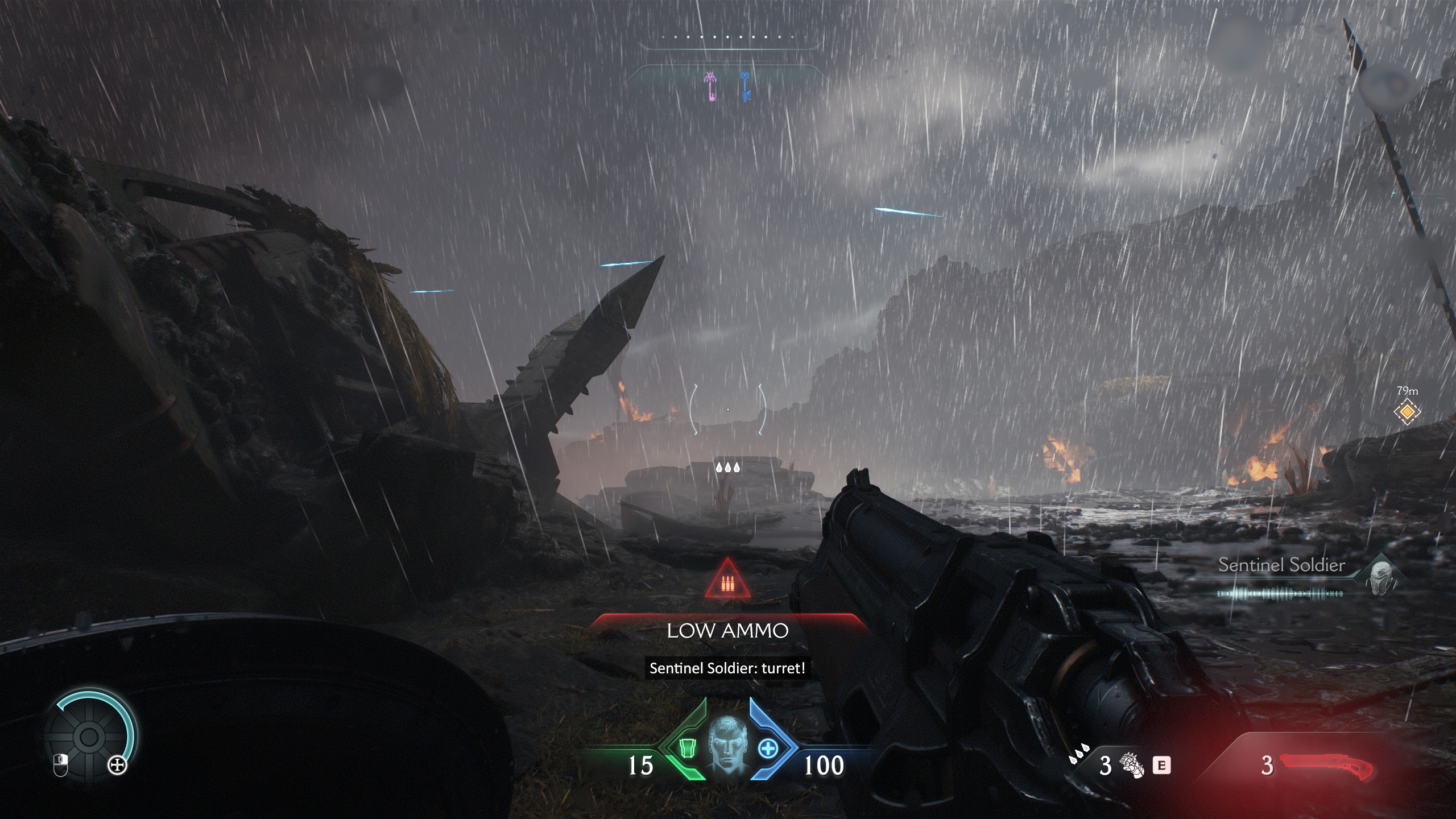
Task: Select the blue key icon
Action: (x=745, y=87)
